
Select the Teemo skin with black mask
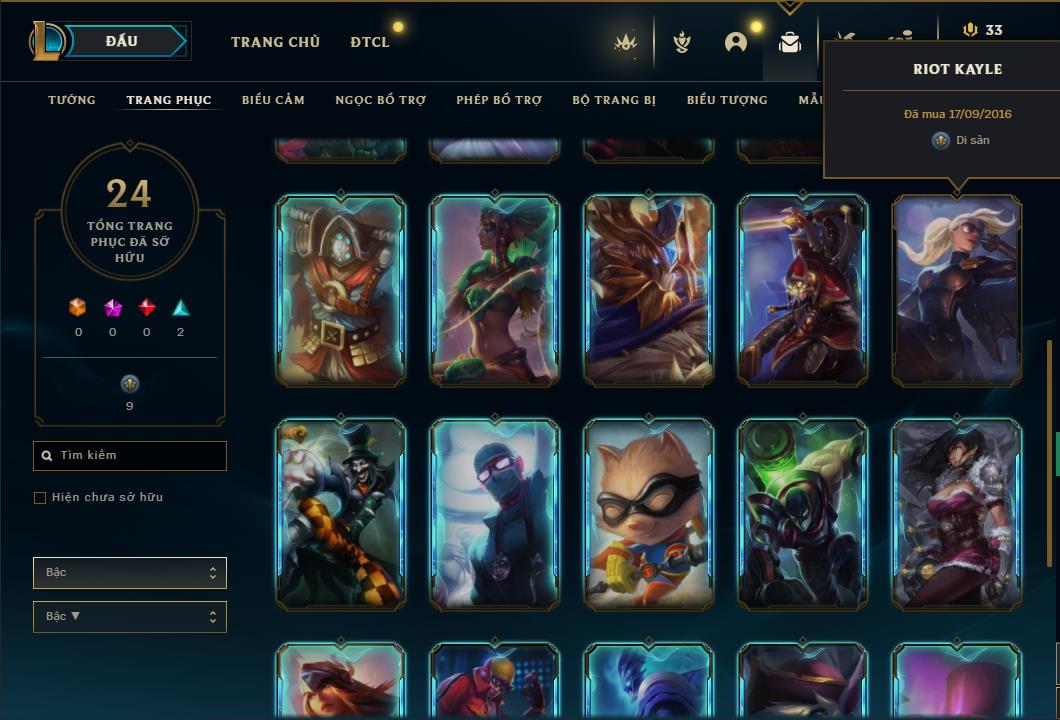[x=649, y=514]
